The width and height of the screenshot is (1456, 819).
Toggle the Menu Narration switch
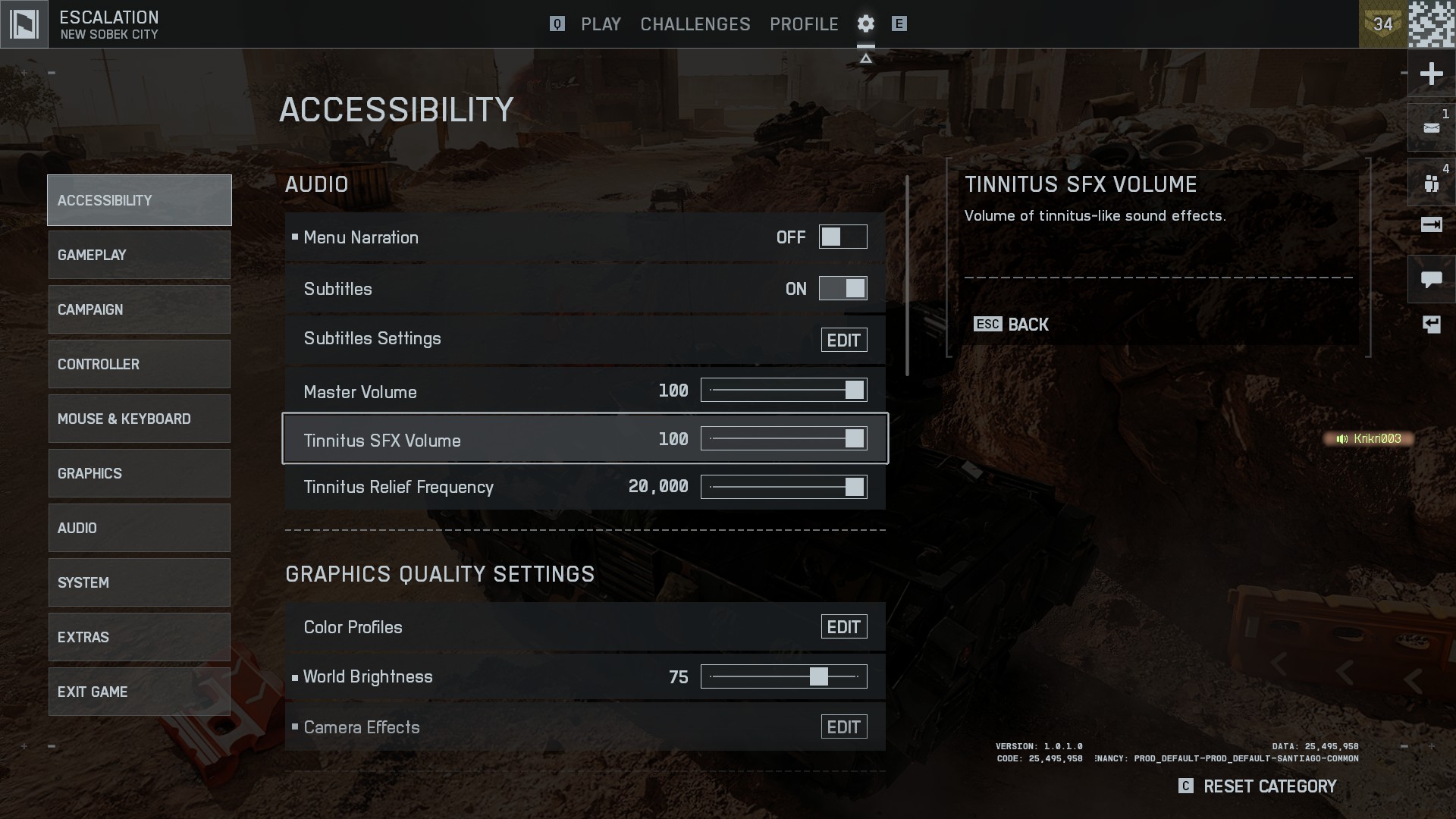tap(843, 237)
